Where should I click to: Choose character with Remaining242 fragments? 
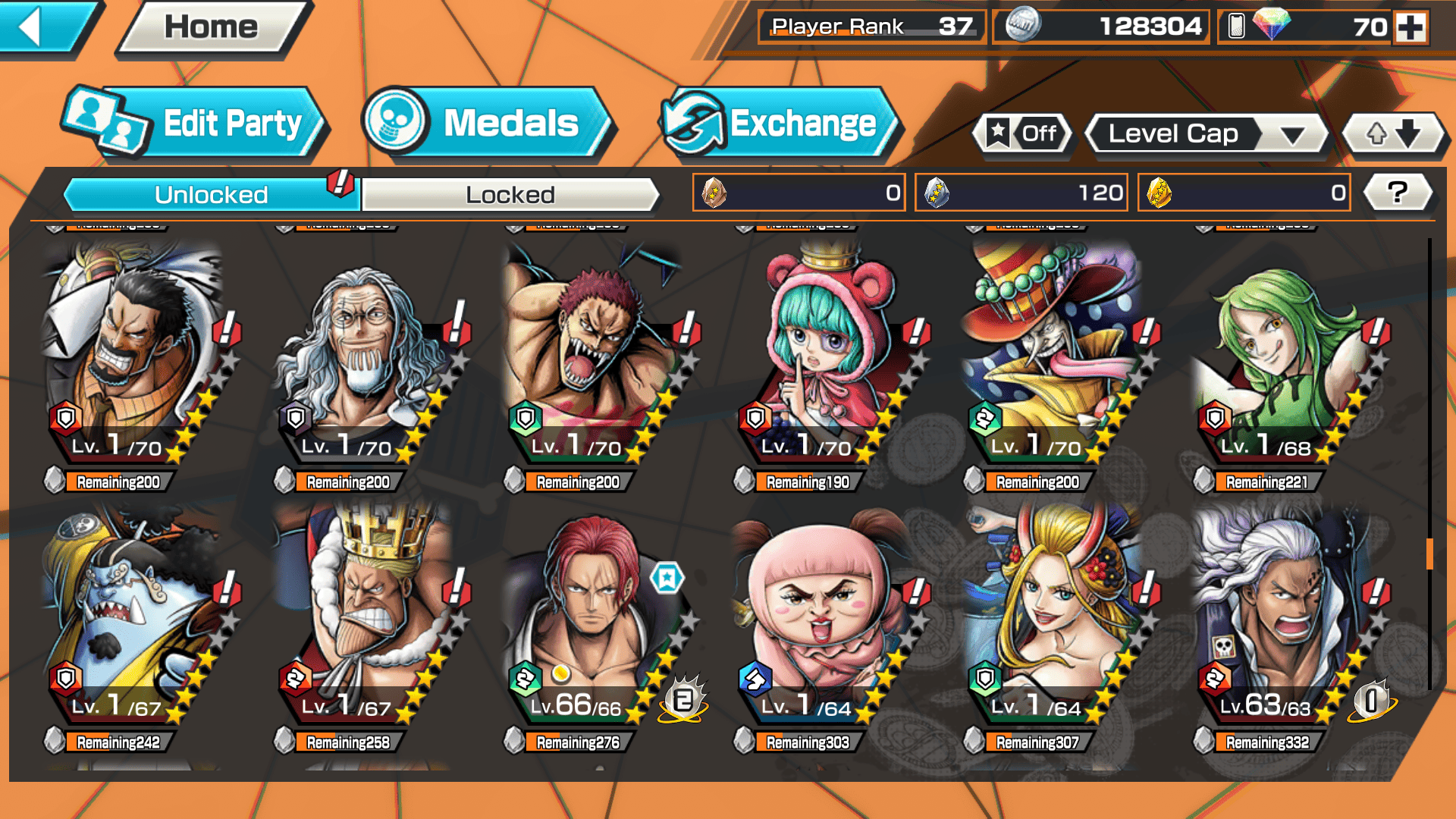pos(133,622)
